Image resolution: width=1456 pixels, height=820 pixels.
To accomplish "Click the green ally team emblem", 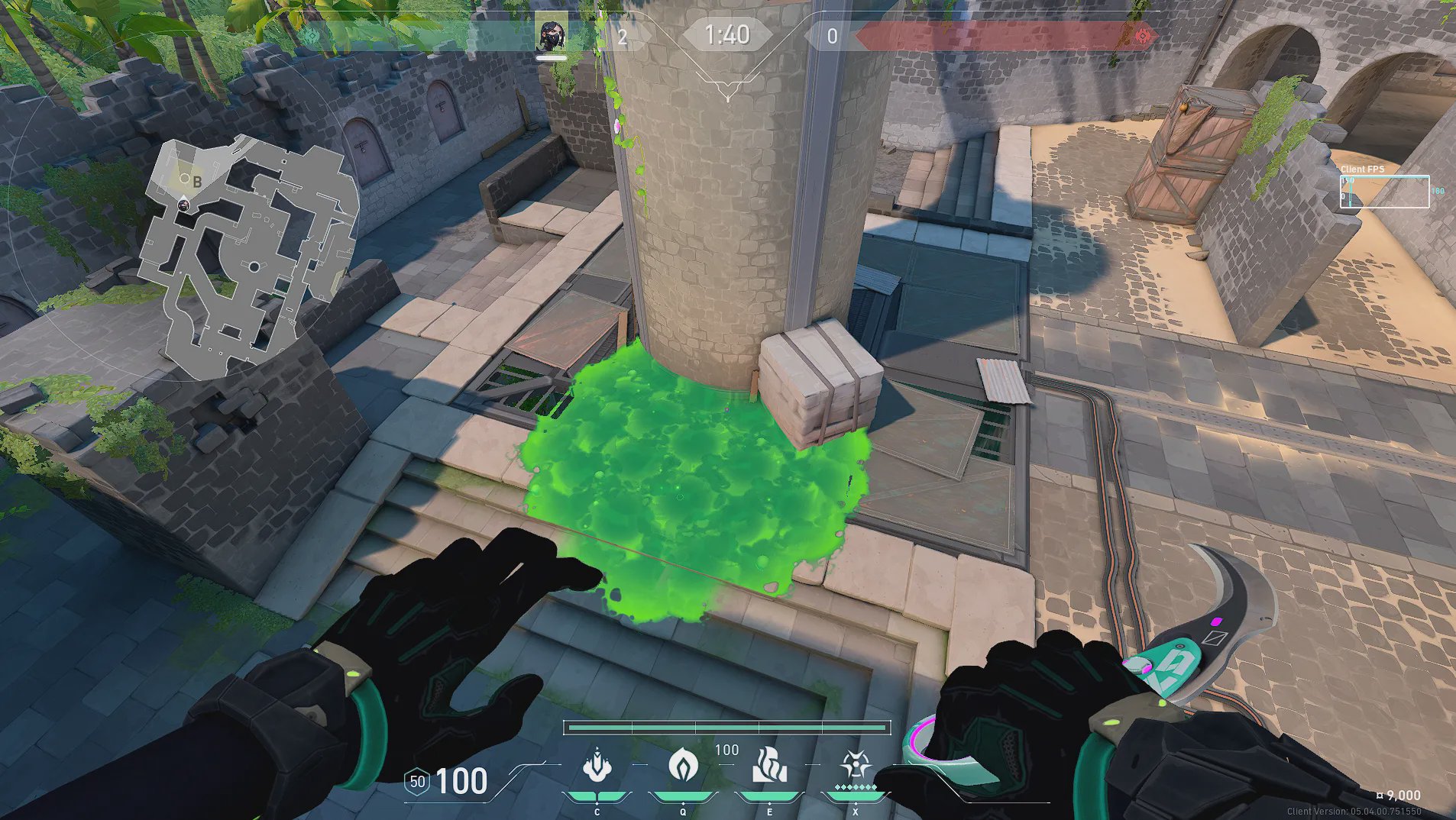I will 311,36.
